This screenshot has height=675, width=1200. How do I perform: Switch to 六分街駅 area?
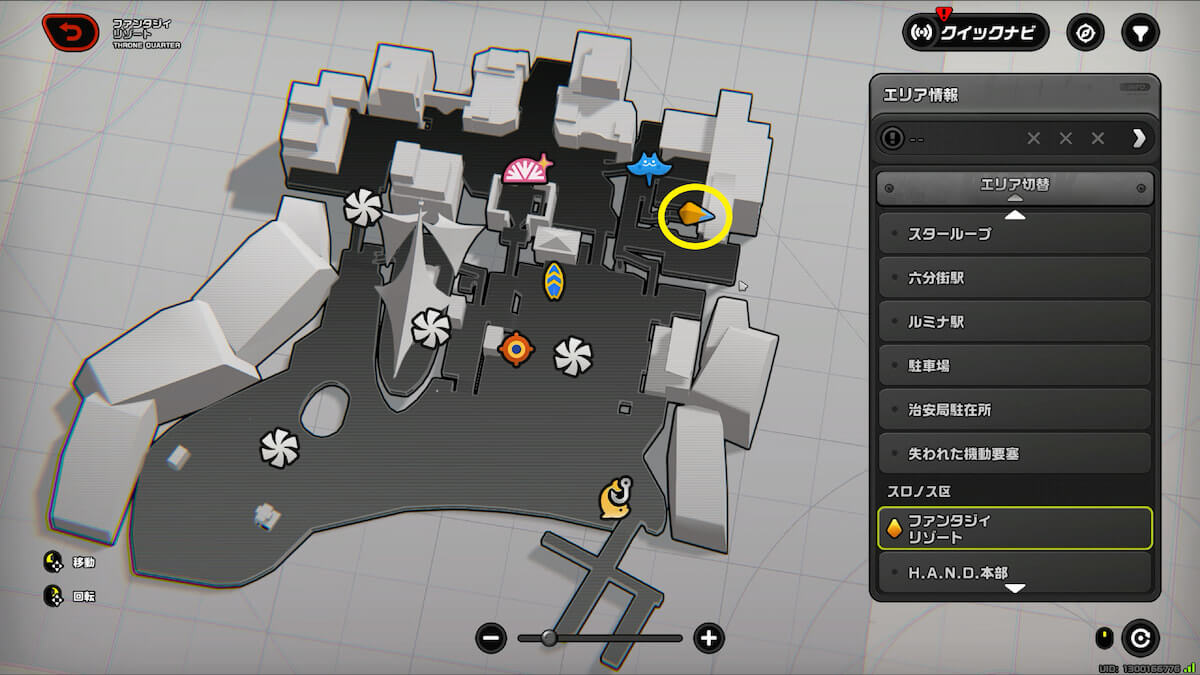coord(1014,278)
